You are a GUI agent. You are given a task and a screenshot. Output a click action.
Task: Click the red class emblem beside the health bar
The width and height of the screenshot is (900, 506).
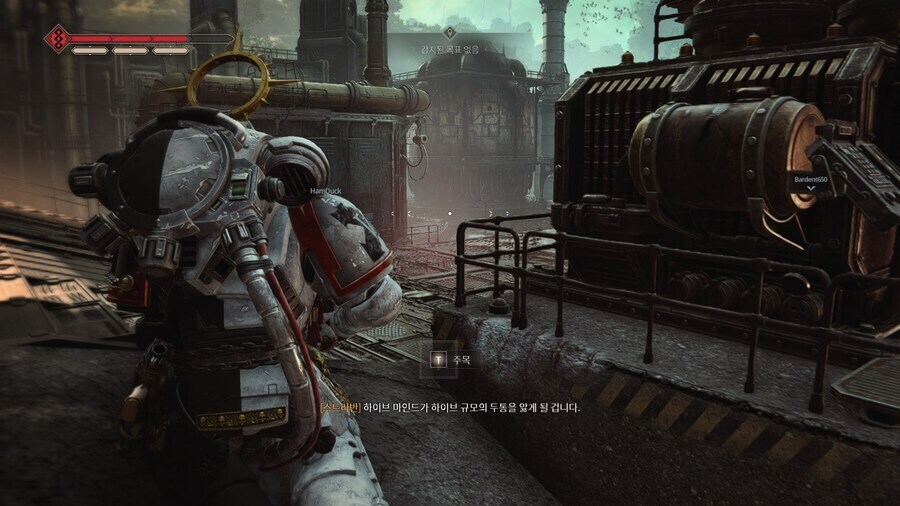coord(56,38)
